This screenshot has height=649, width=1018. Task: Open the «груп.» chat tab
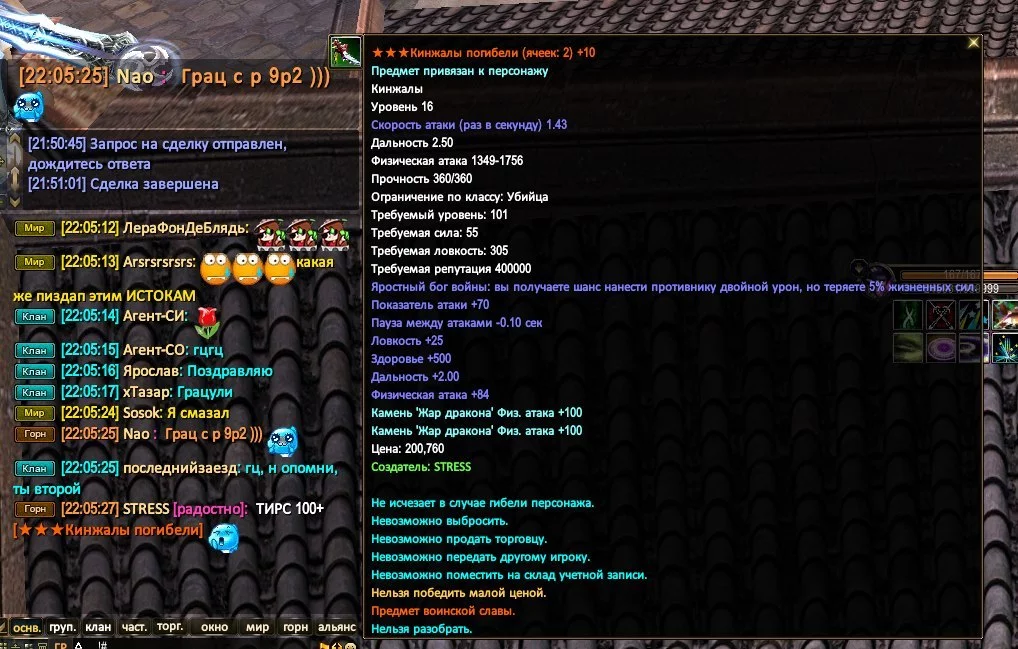pyautogui.click(x=63, y=628)
